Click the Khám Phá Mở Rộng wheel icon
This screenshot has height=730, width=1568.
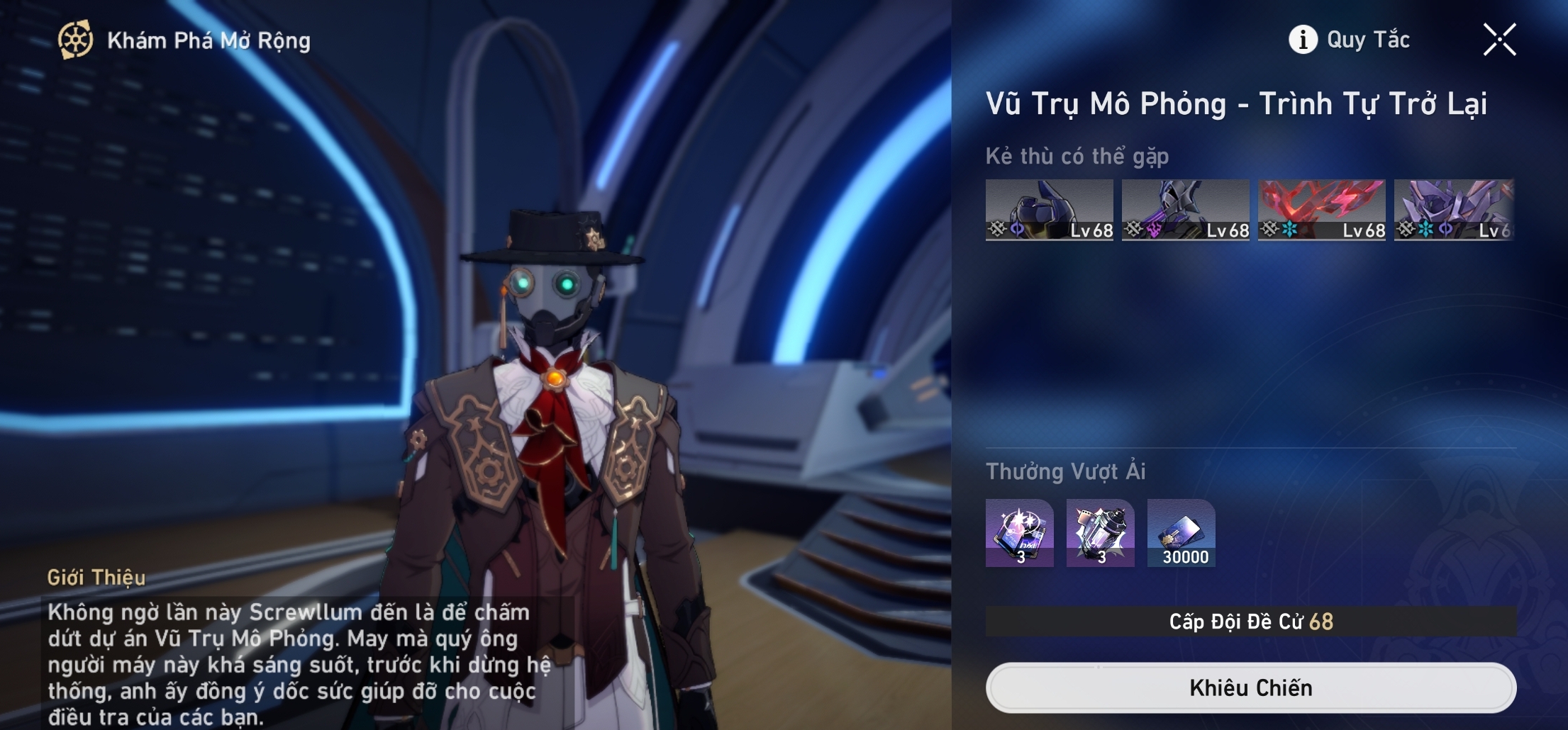click(x=75, y=40)
